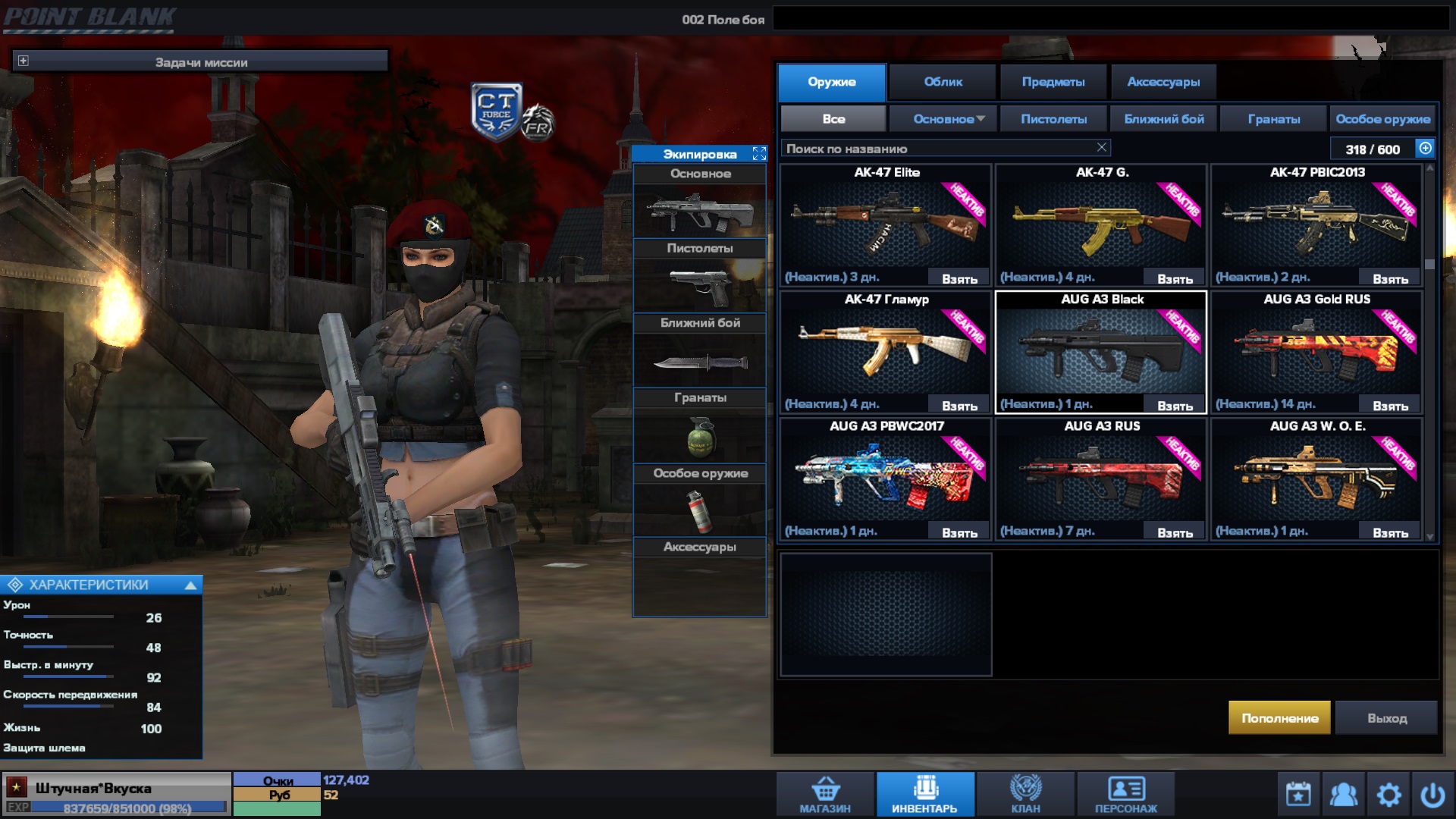The height and width of the screenshot is (819, 1456).
Task: Click the power exit icon
Action: (x=1435, y=793)
